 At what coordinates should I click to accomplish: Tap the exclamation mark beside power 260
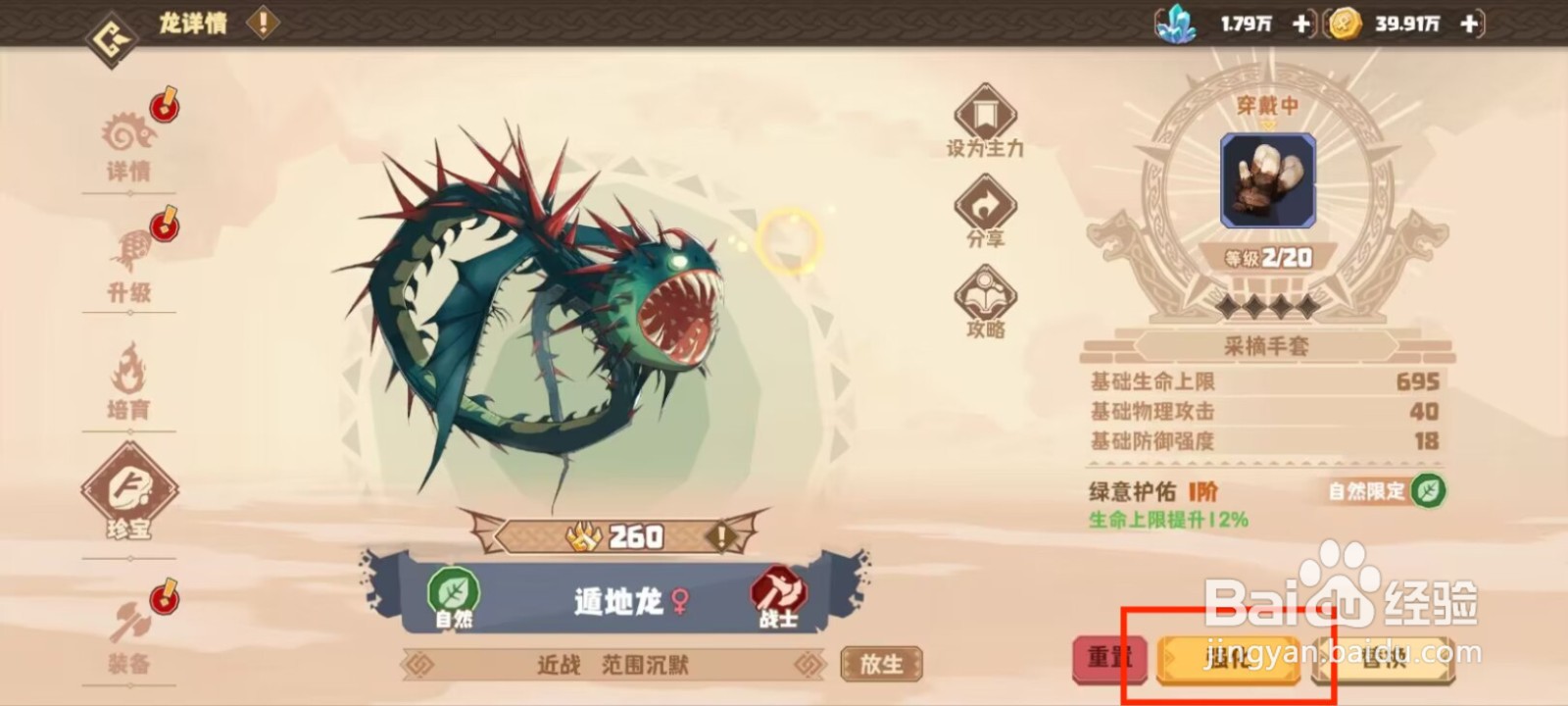click(x=720, y=536)
